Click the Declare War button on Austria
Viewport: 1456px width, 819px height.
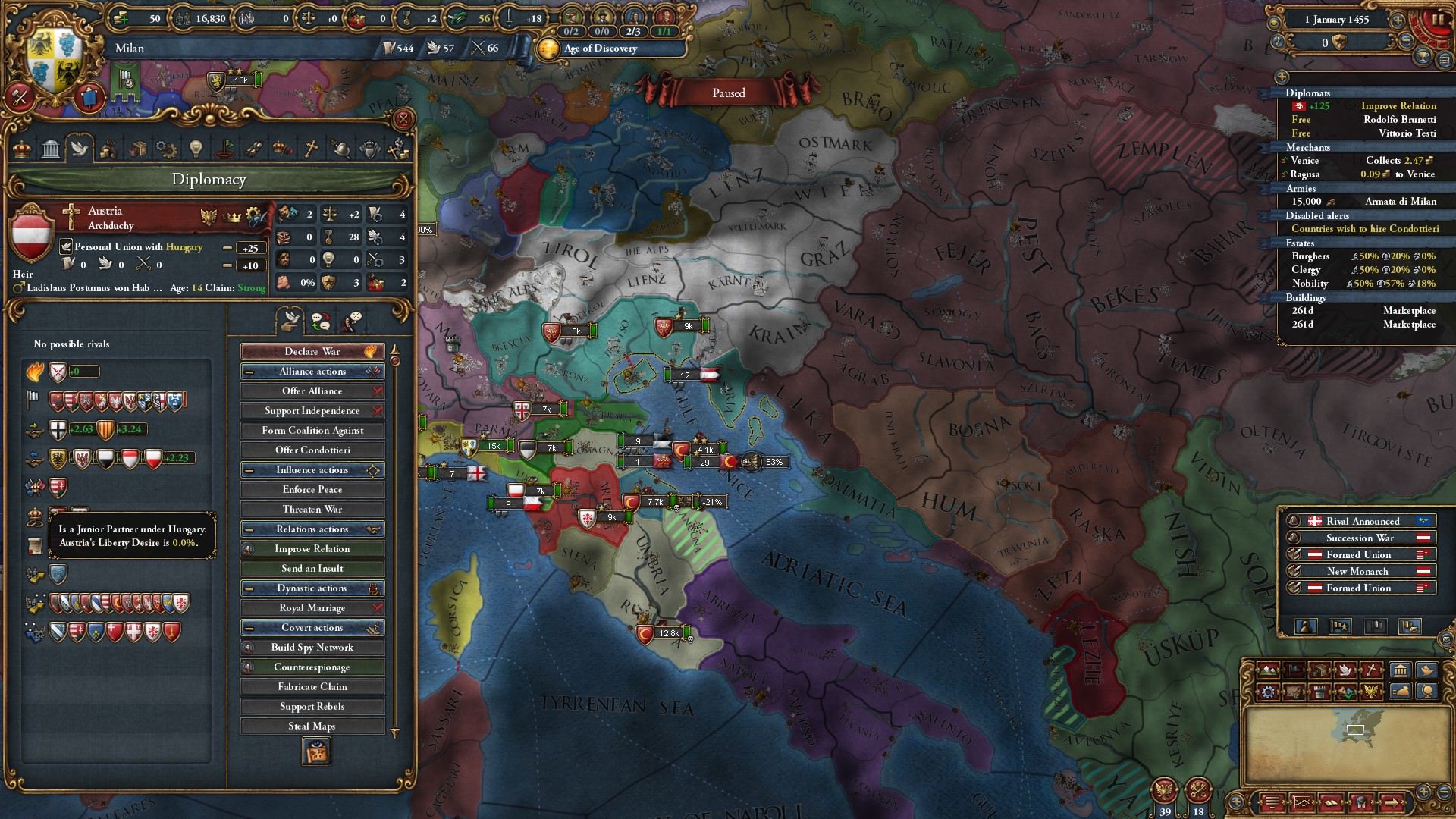[x=312, y=351]
